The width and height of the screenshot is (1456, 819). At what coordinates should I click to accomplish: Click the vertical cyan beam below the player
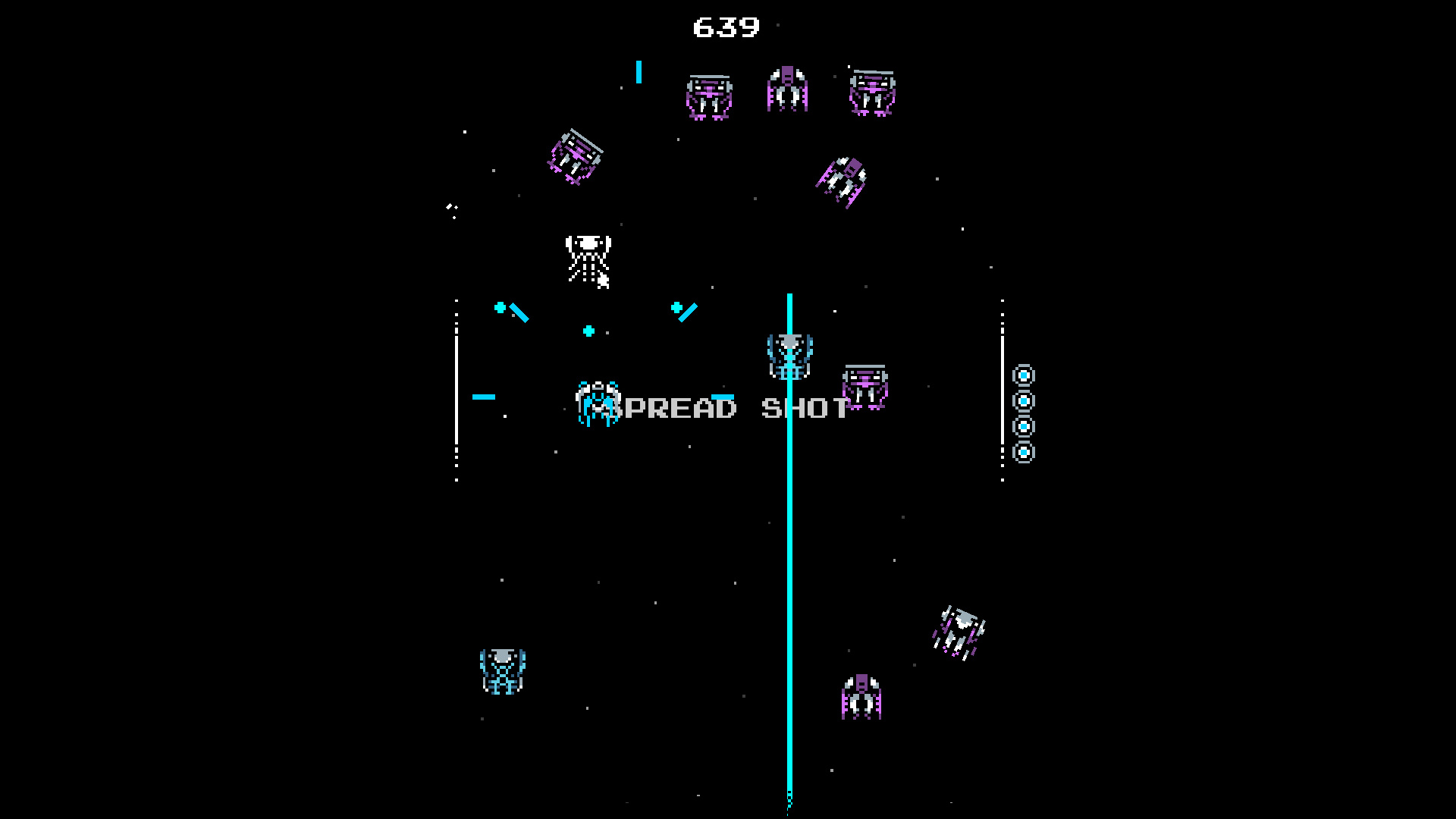pos(789,569)
